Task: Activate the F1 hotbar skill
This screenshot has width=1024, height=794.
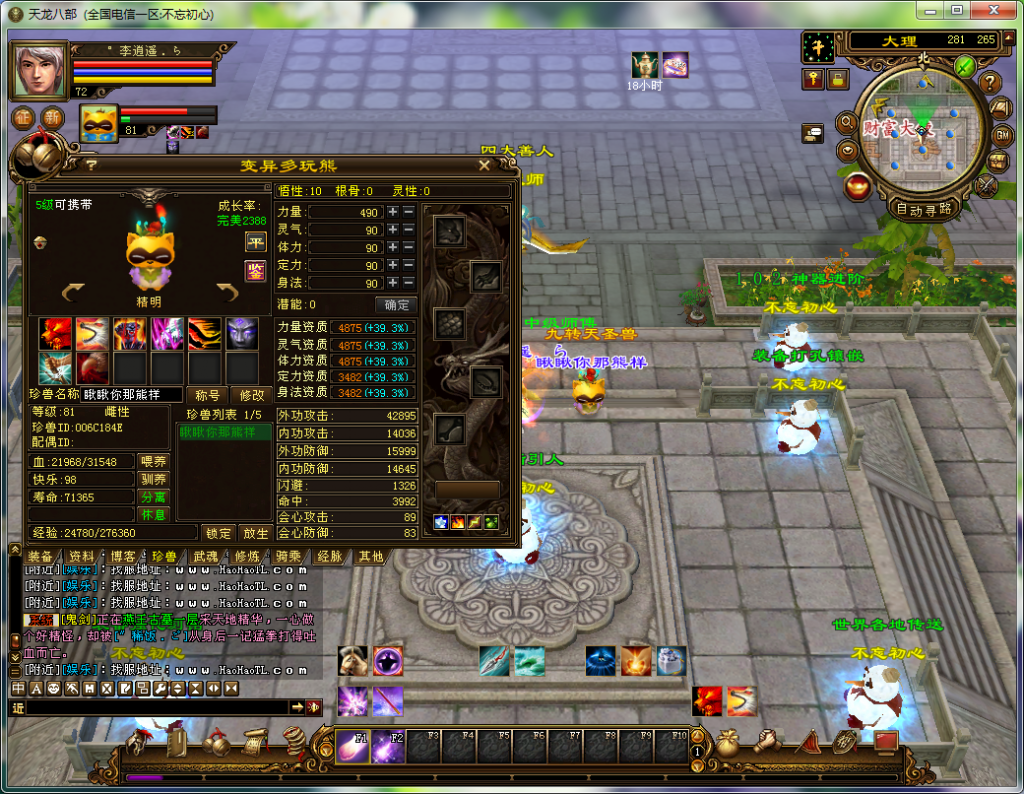Action: click(351, 745)
